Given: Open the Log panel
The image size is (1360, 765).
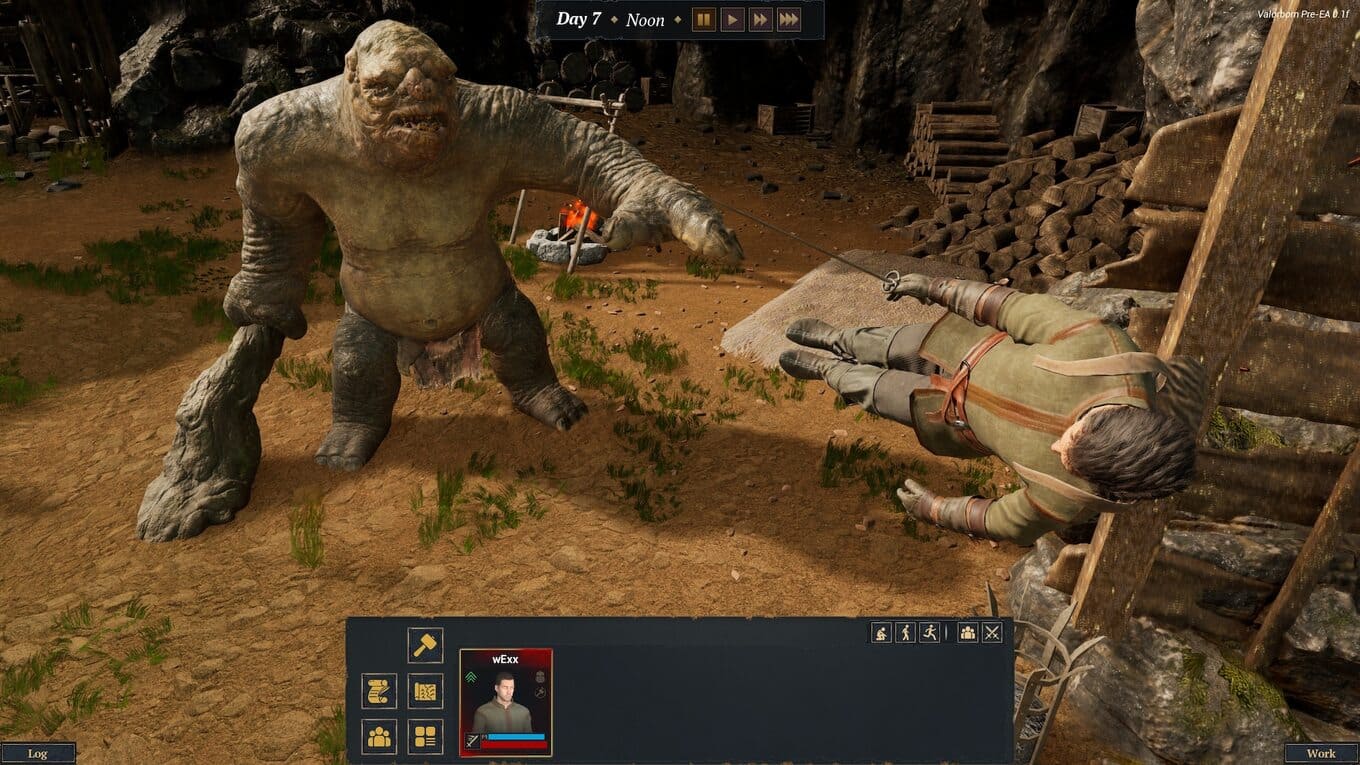Looking at the screenshot, I should coord(38,754).
